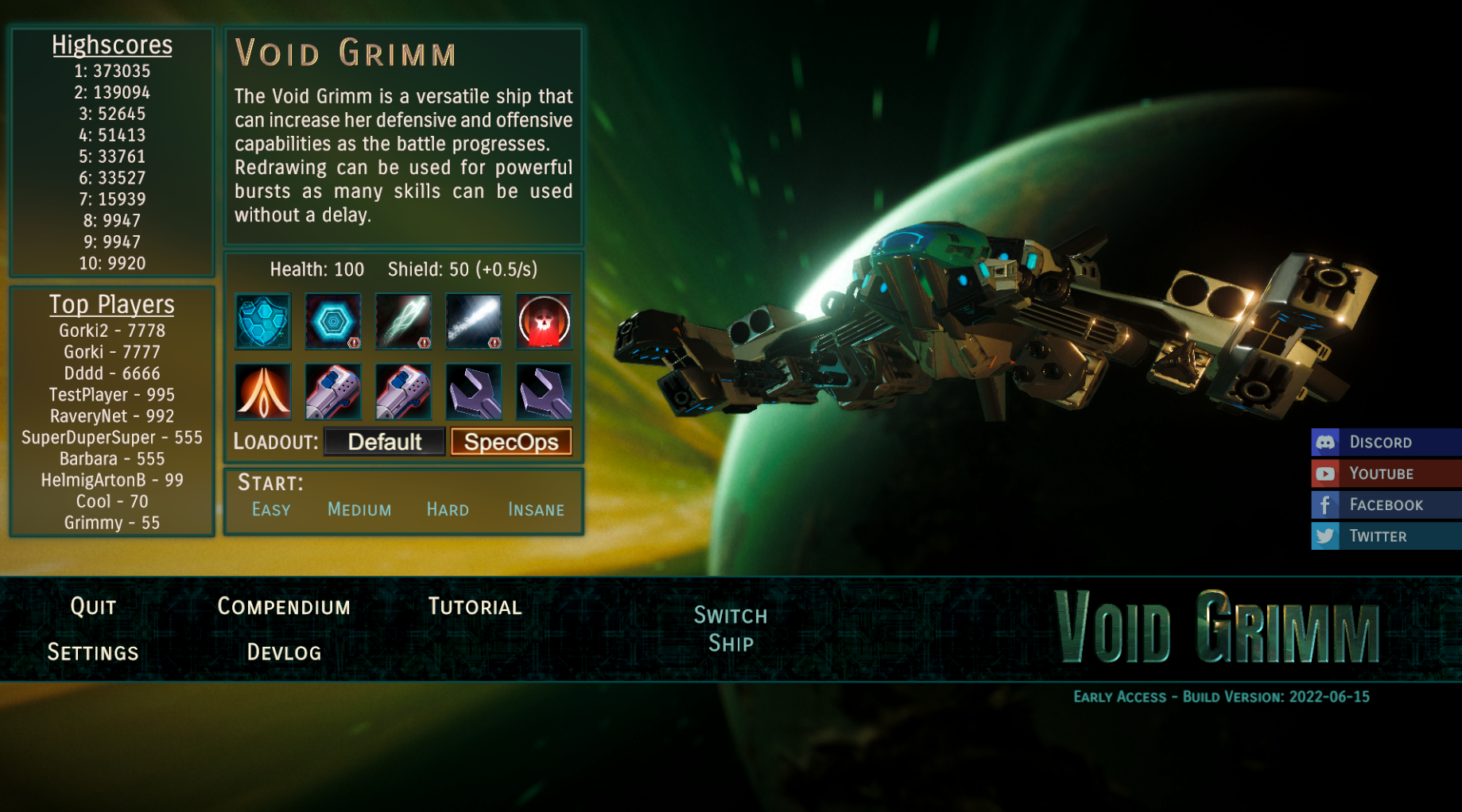Open the Facebook page link
Image resolution: width=1462 pixels, height=812 pixels.
pos(1386,505)
